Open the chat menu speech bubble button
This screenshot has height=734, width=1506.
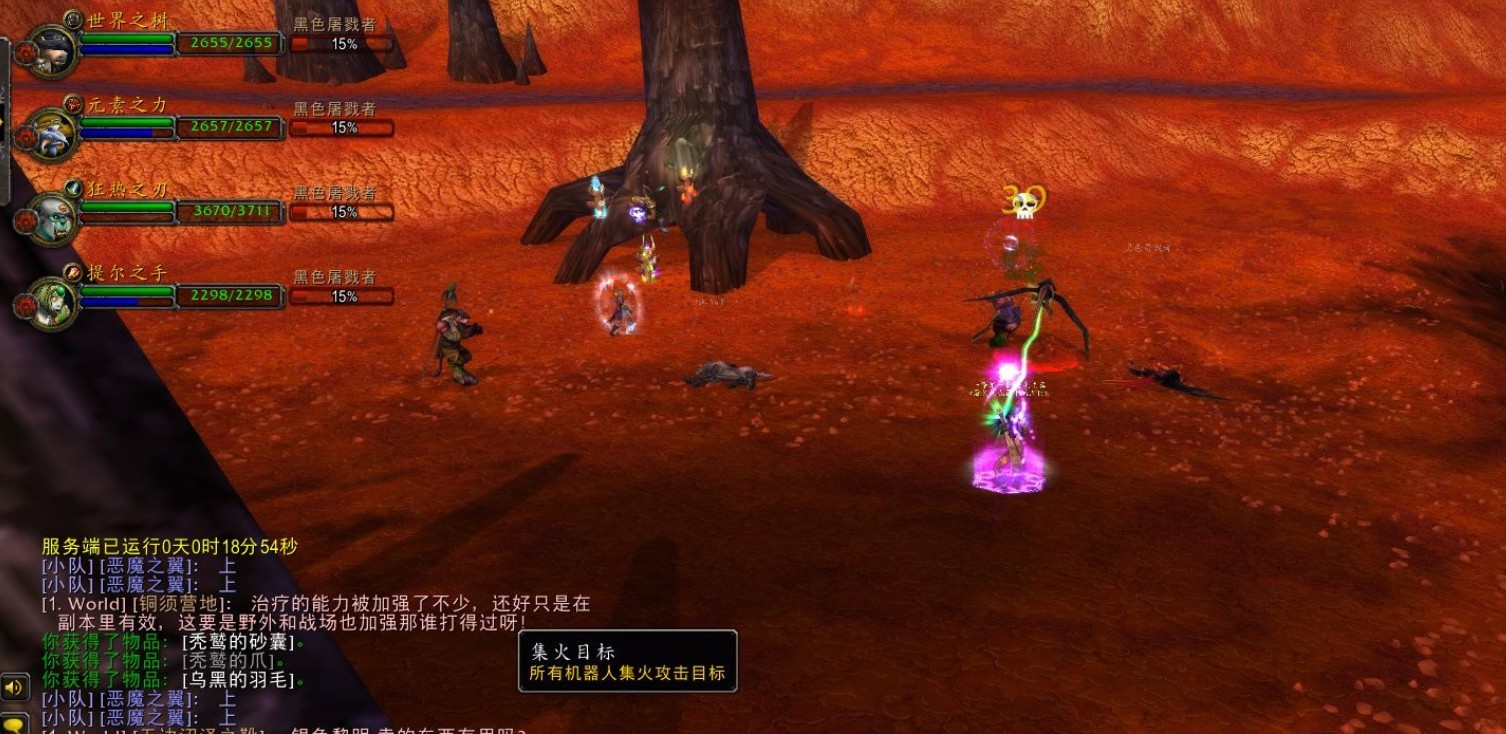(14, 724)
